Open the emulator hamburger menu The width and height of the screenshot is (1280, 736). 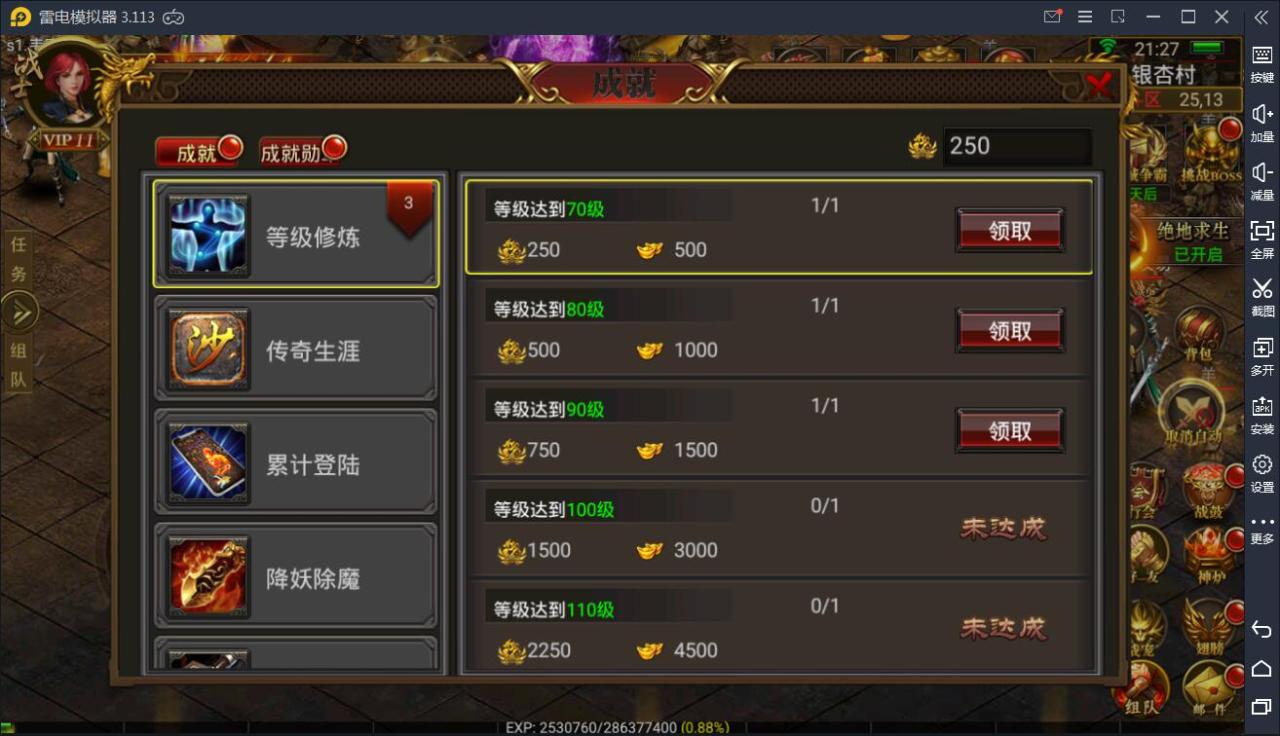coord(1084,17)
